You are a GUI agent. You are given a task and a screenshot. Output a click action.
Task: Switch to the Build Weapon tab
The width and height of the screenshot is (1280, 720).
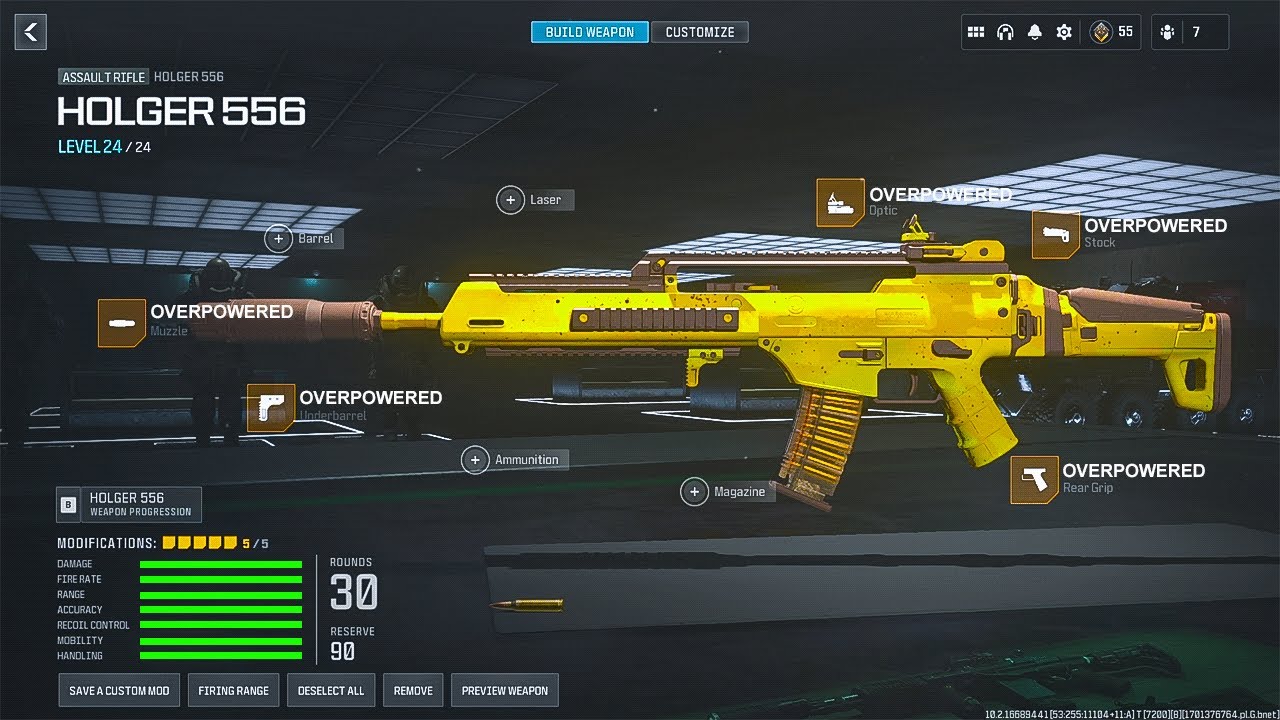pyautogui.click(x=589, y=32)
